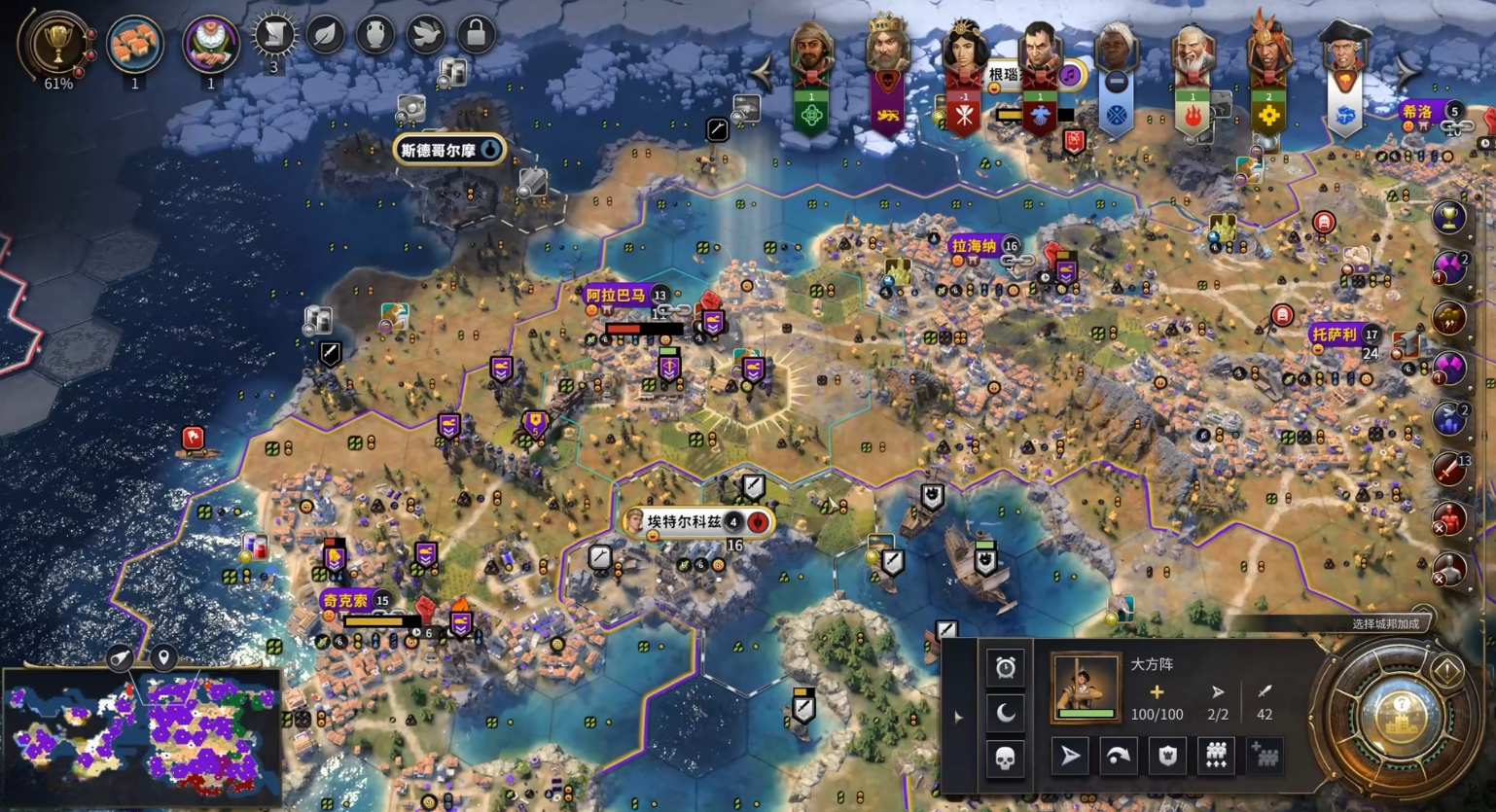Image resolution: width=1496 pixels, height=812 pixels.
Task: Activate the unit move arrow action
Action: pyautogui.click(x=1070, y=756)
